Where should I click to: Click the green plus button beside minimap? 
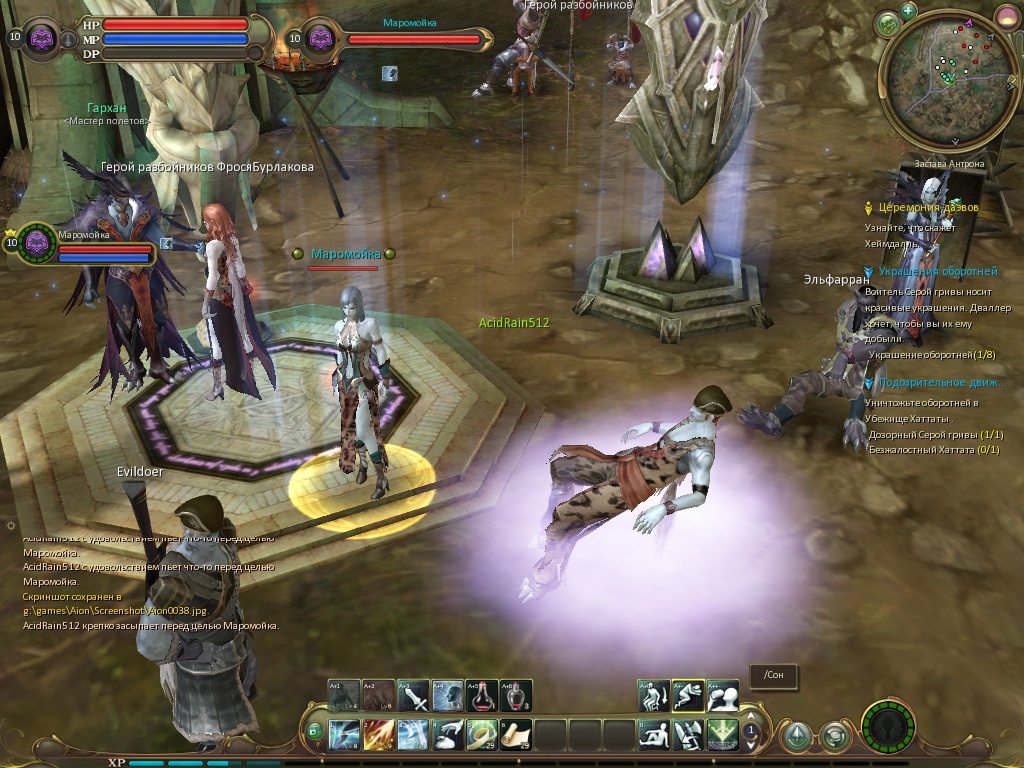908,11
